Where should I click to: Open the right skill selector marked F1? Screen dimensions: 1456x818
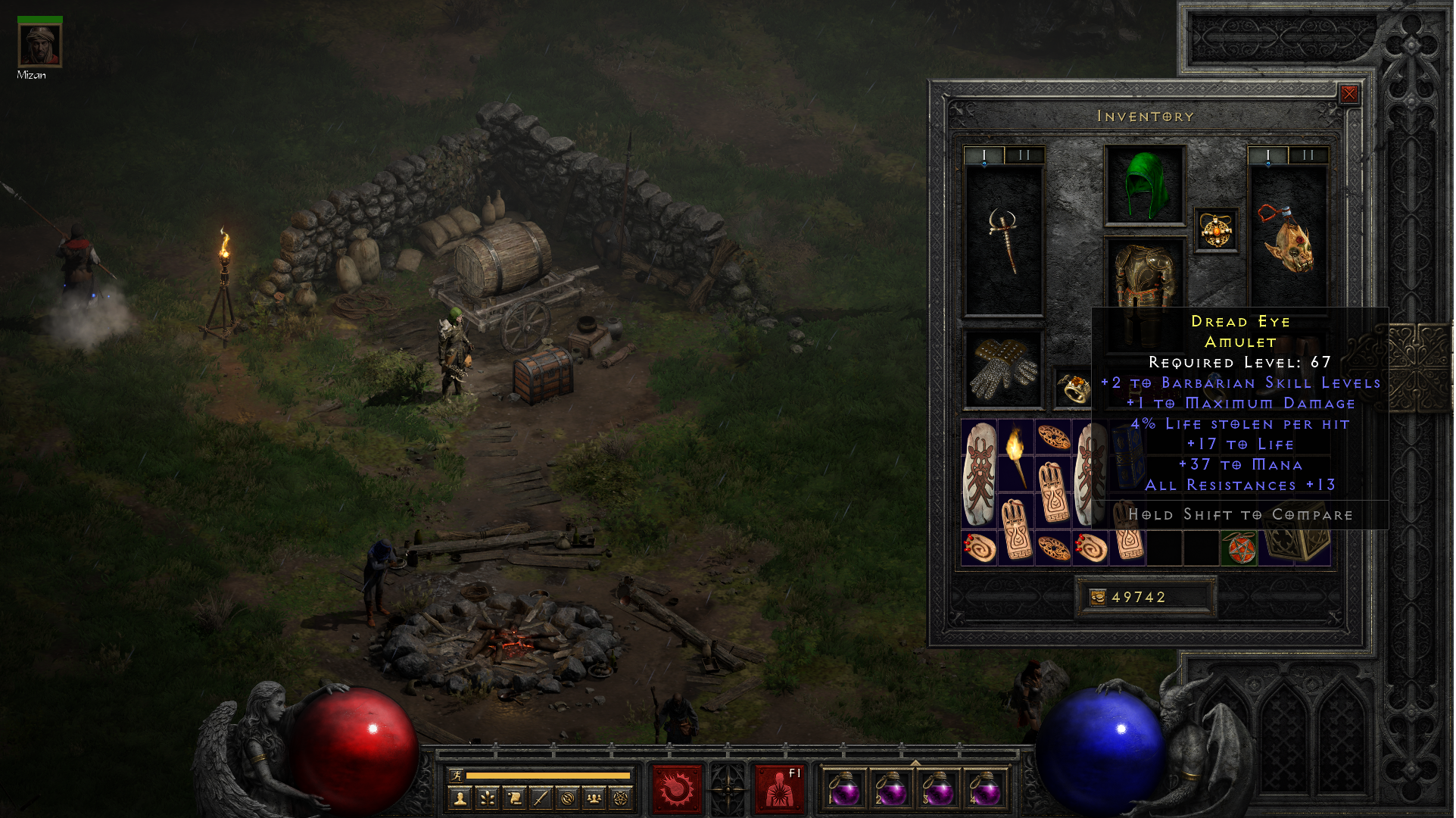pos(779,789)
